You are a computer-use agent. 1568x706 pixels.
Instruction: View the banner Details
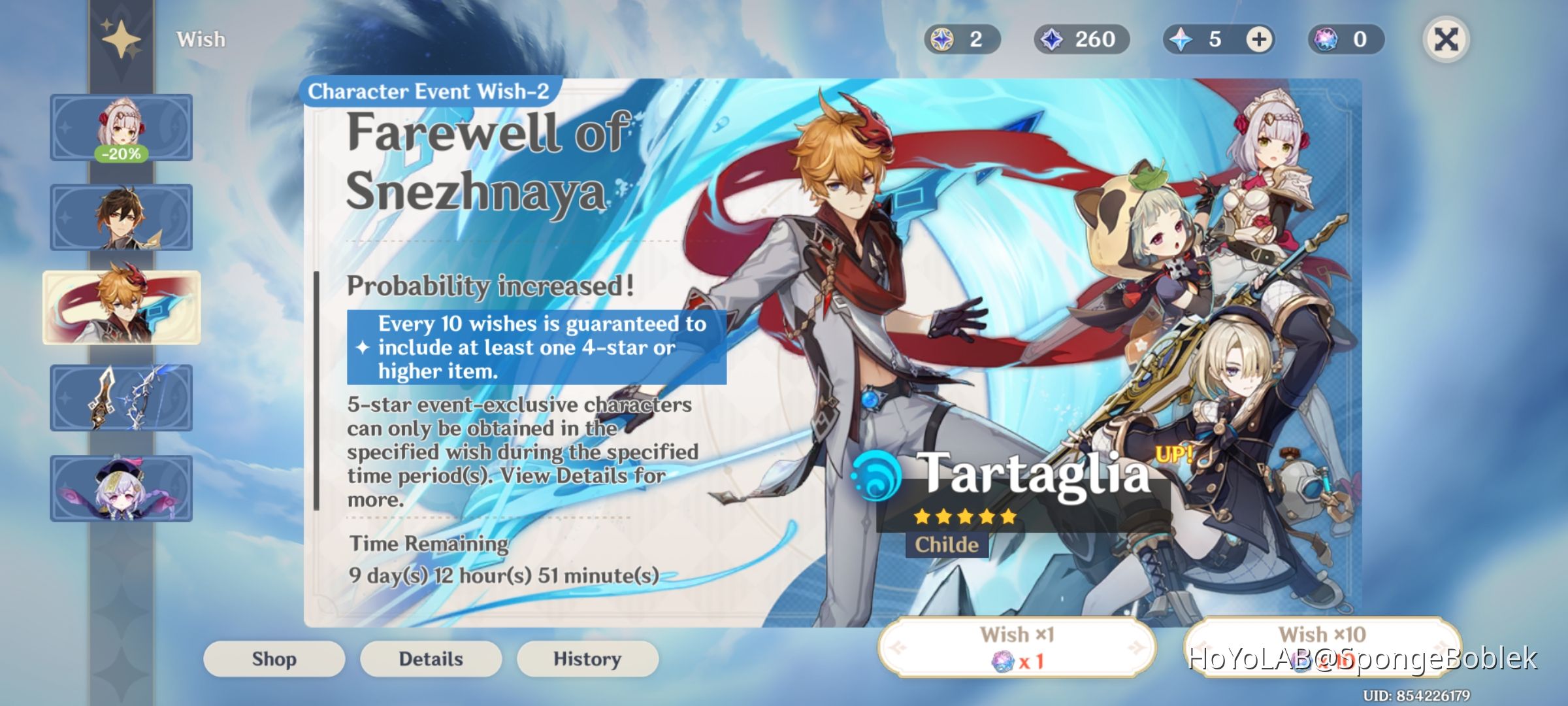pos(431,659)
